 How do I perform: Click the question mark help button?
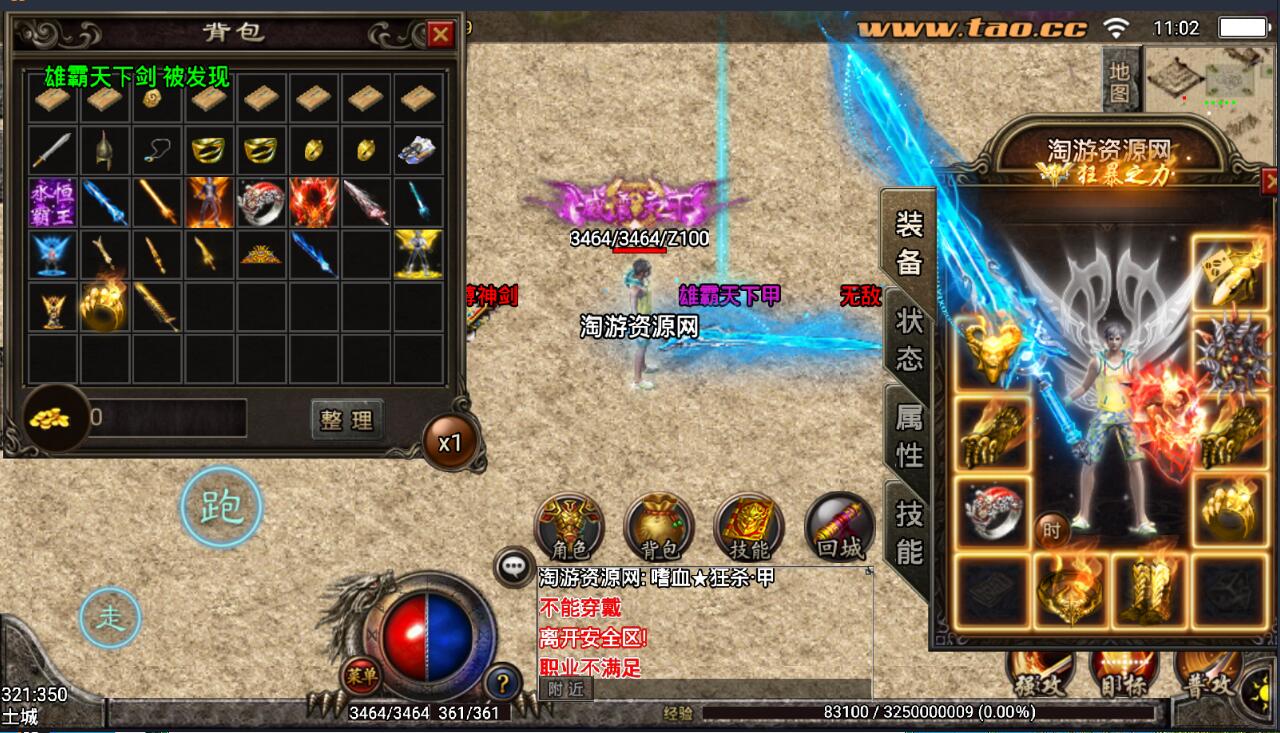pos(502,682)
